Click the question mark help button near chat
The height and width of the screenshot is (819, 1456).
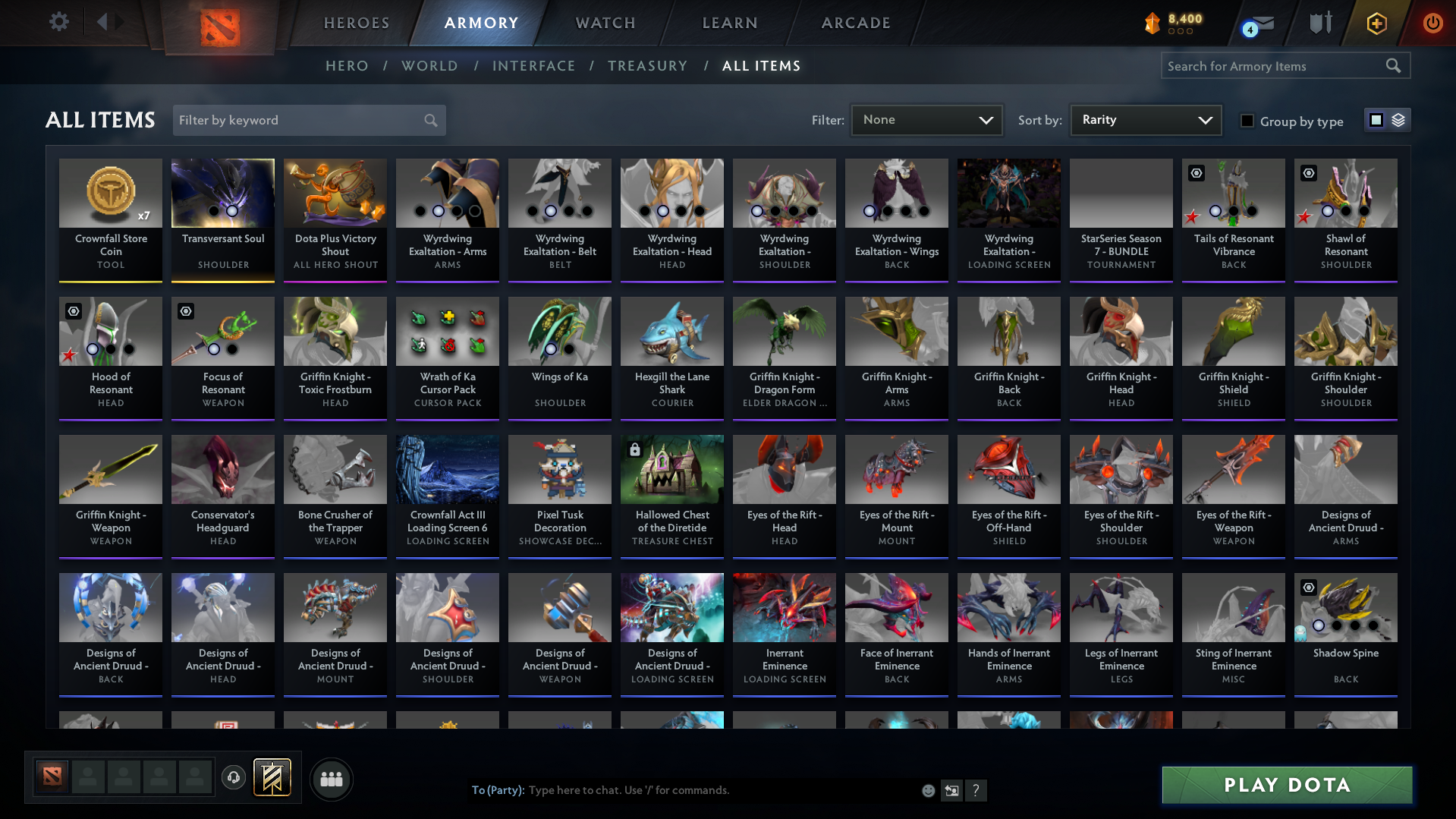(976, 790)
